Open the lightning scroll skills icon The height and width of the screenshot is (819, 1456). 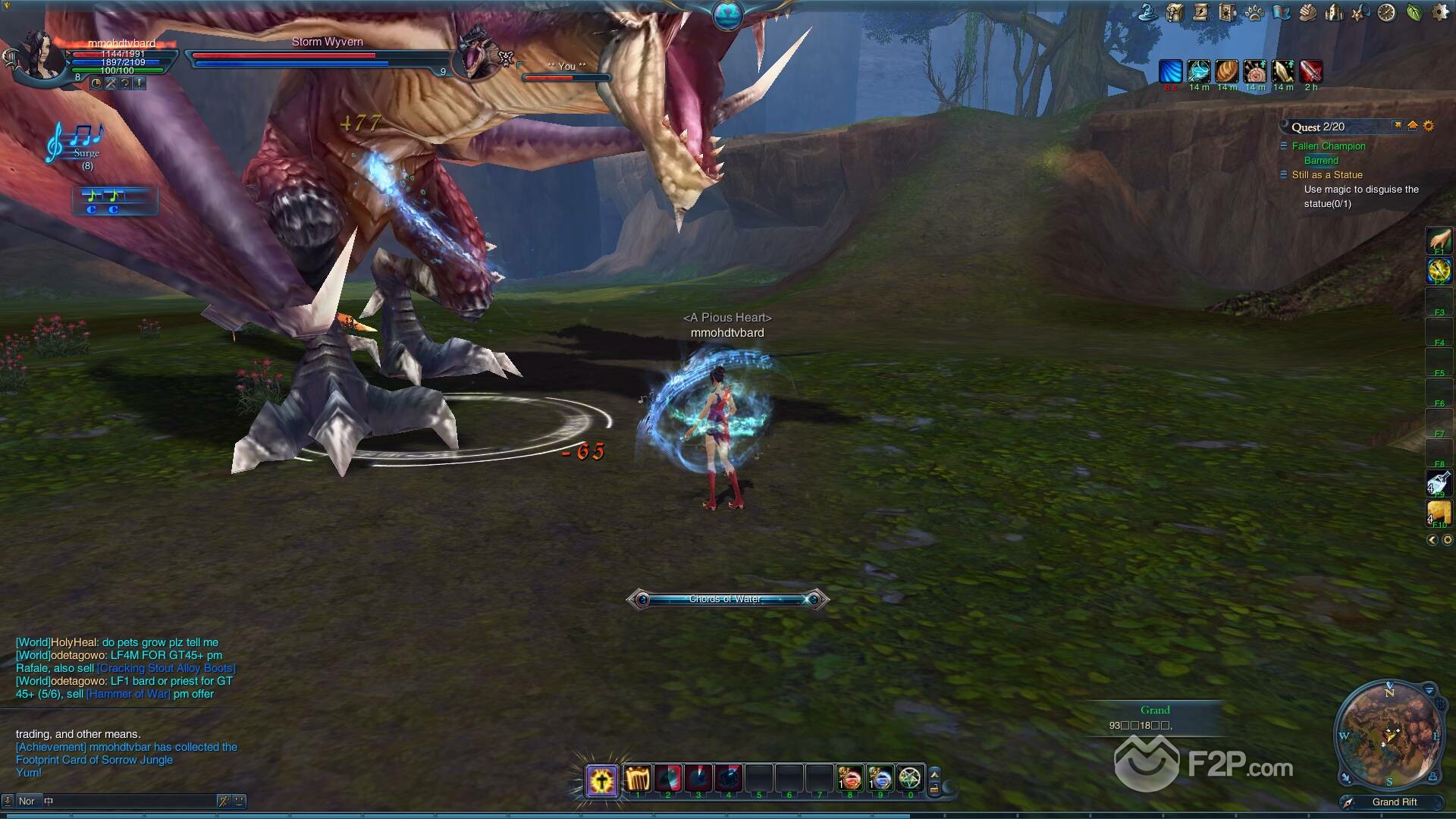click(x=1201, y=12)
